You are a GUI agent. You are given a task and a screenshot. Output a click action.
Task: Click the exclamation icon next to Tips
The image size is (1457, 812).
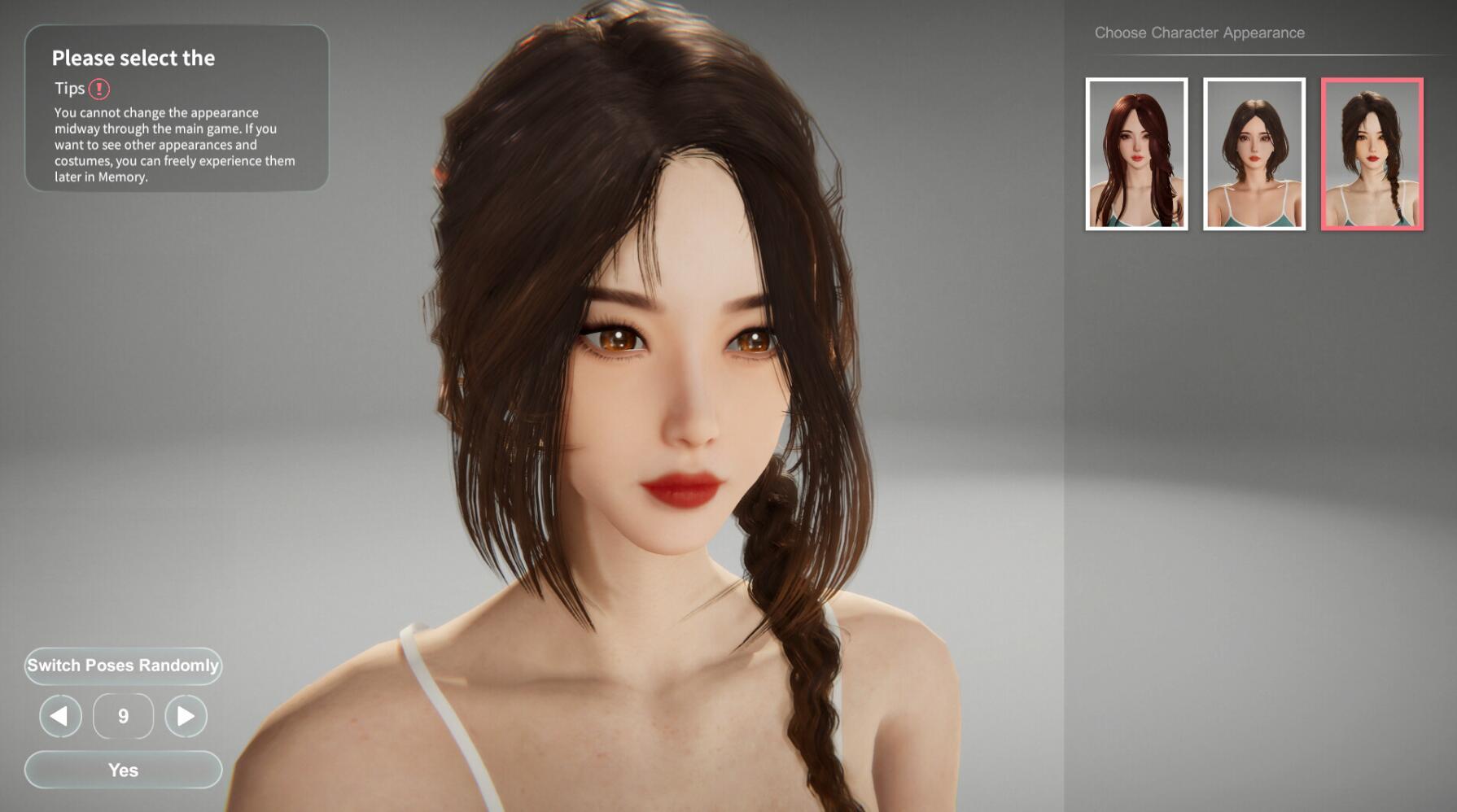(x=101, y=89)
